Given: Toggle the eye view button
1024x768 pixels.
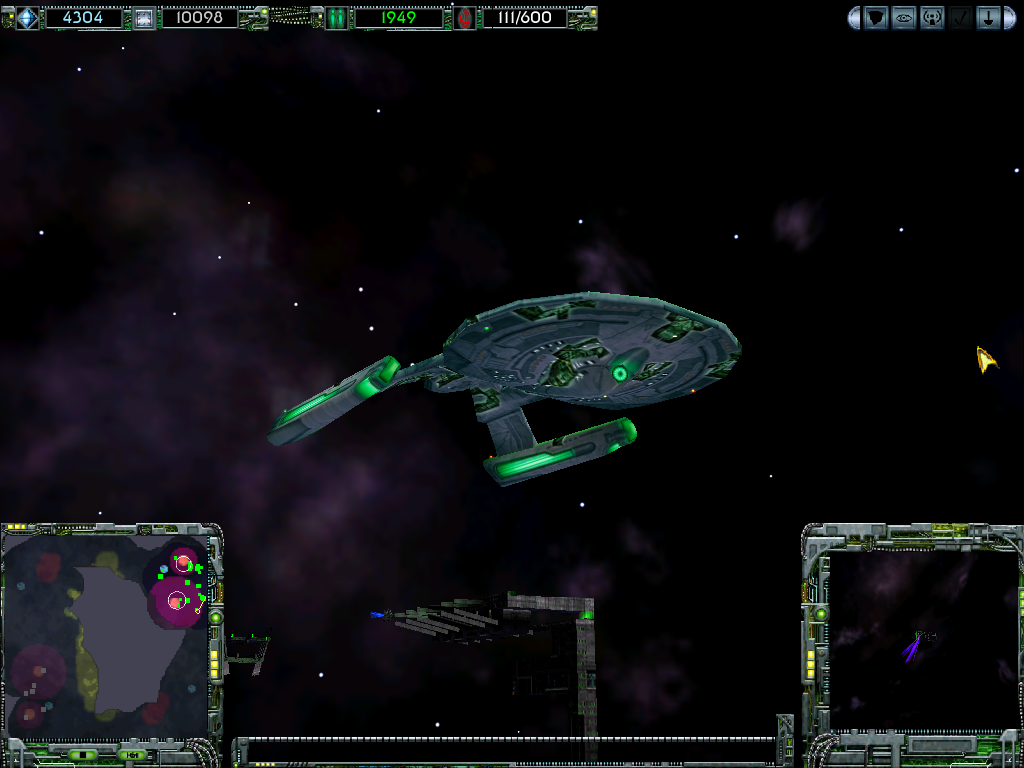Looking at the screenshot, I should point(904,18).
